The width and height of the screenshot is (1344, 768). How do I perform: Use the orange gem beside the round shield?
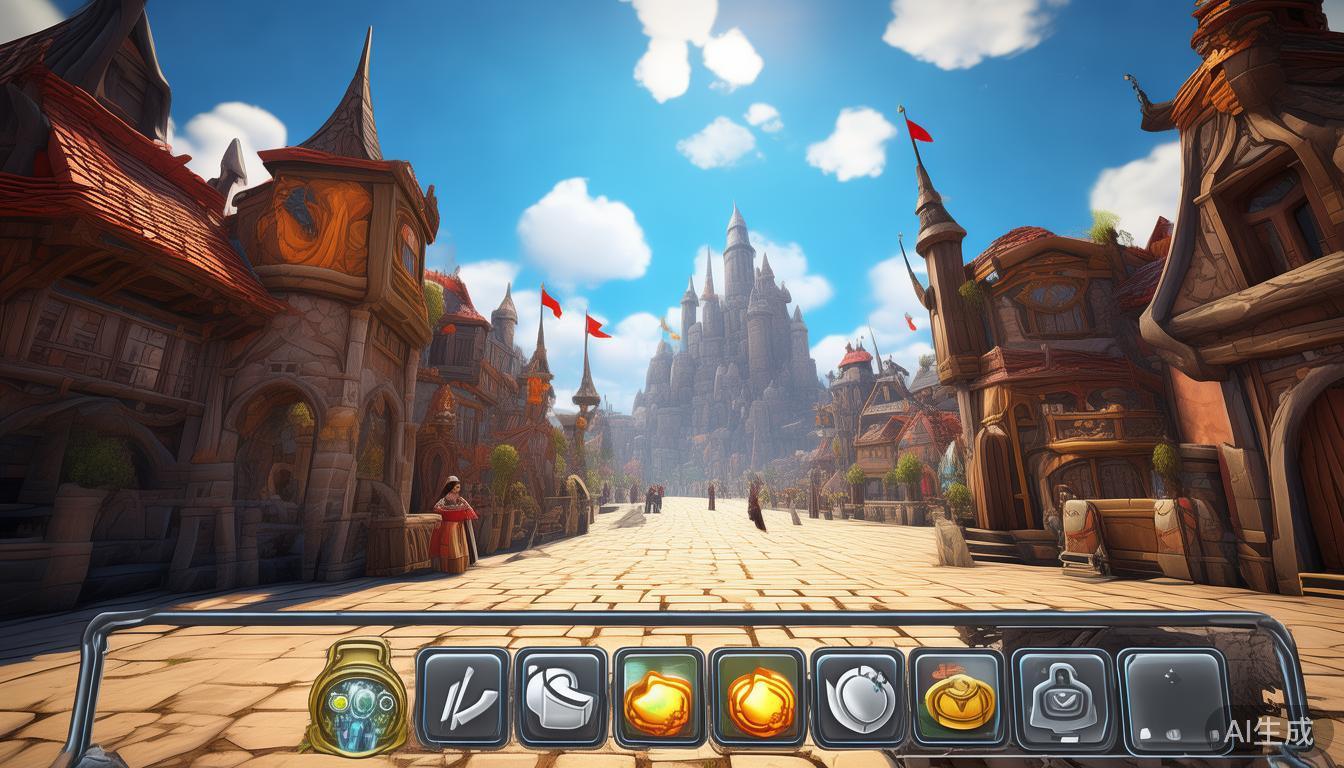point(759,697)
